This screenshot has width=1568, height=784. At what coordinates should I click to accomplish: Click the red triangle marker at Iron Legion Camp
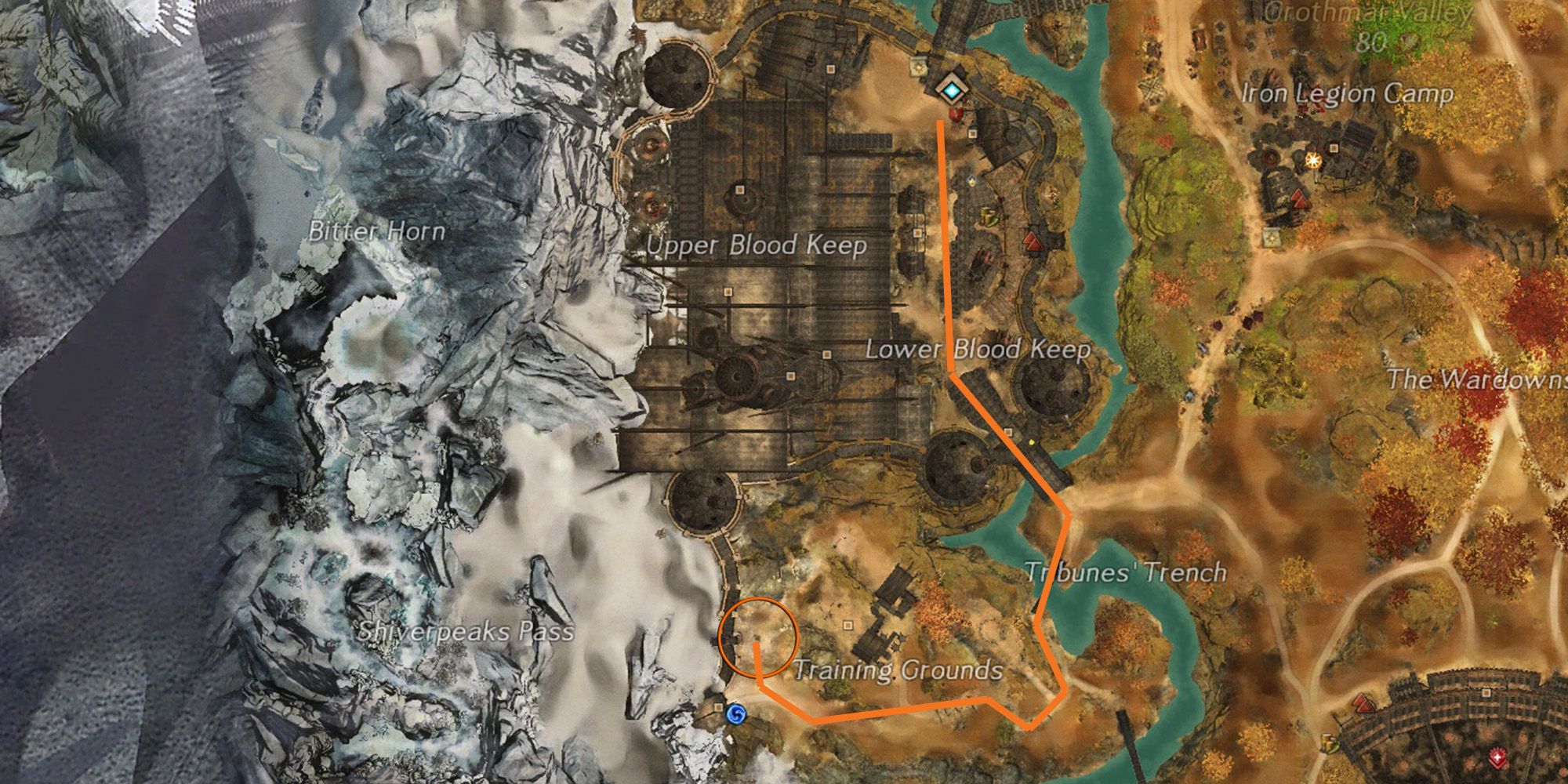click(1299, 199)
